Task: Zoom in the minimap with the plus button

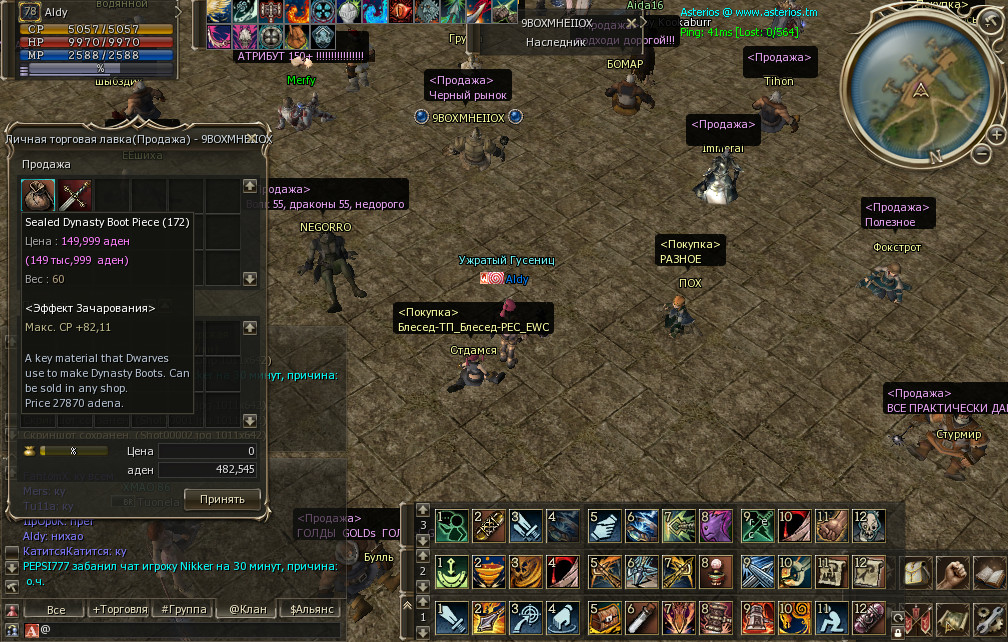Action: [997, 135]
